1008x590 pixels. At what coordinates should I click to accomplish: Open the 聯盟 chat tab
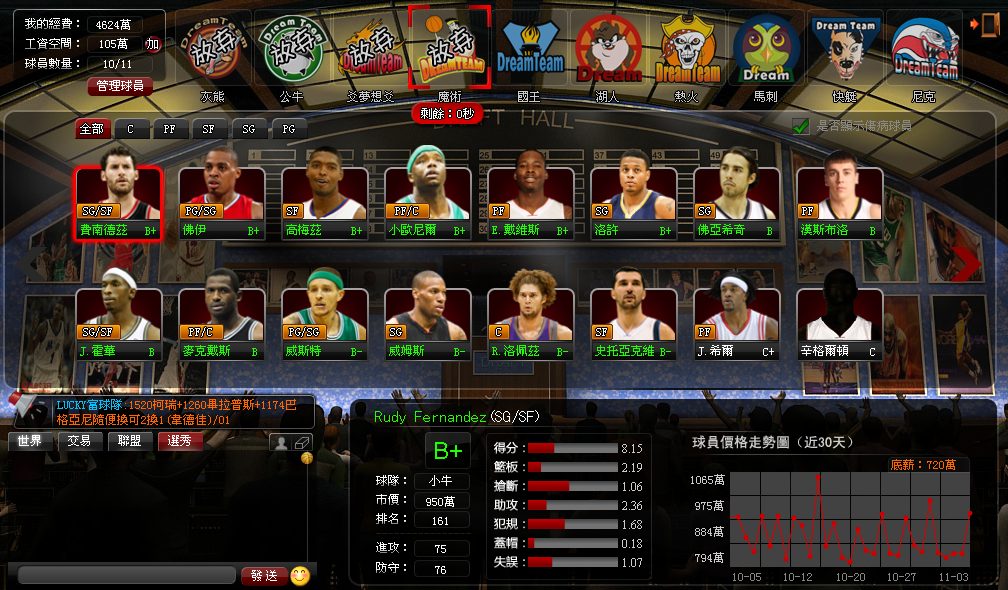(x=129, y=441)
